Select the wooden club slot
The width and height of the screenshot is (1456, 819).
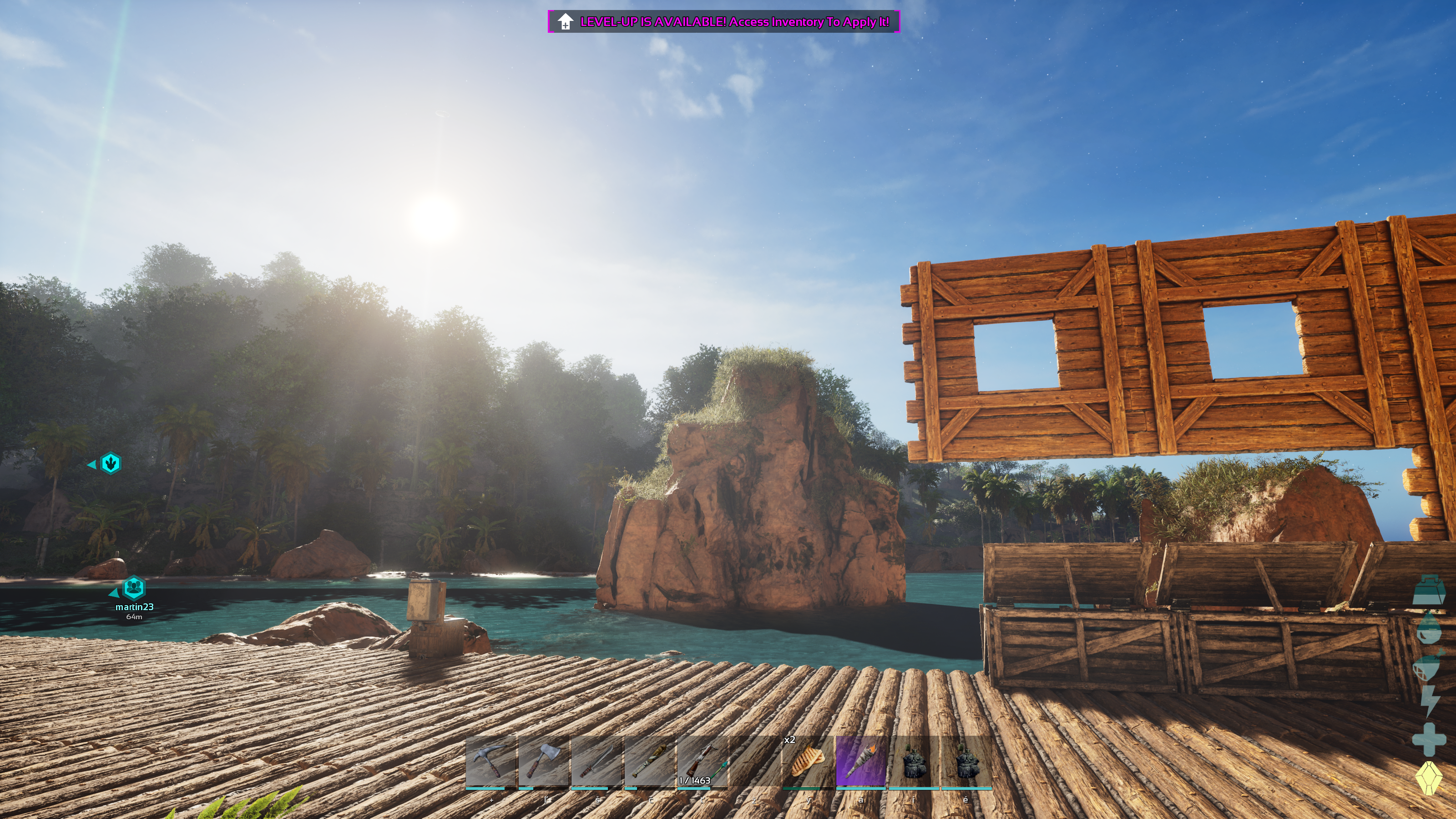click(649, 761)
